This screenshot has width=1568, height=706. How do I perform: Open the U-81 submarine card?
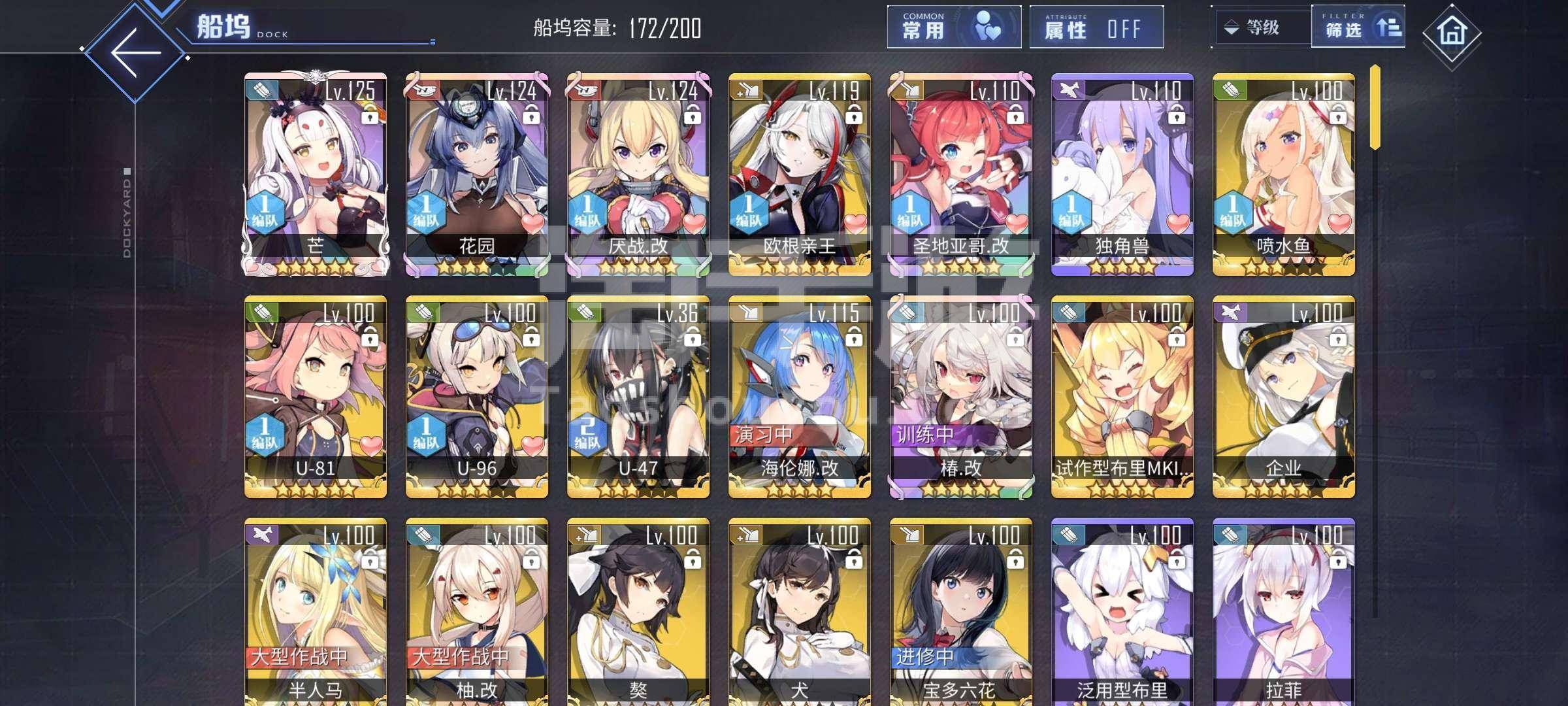[316, 396]
